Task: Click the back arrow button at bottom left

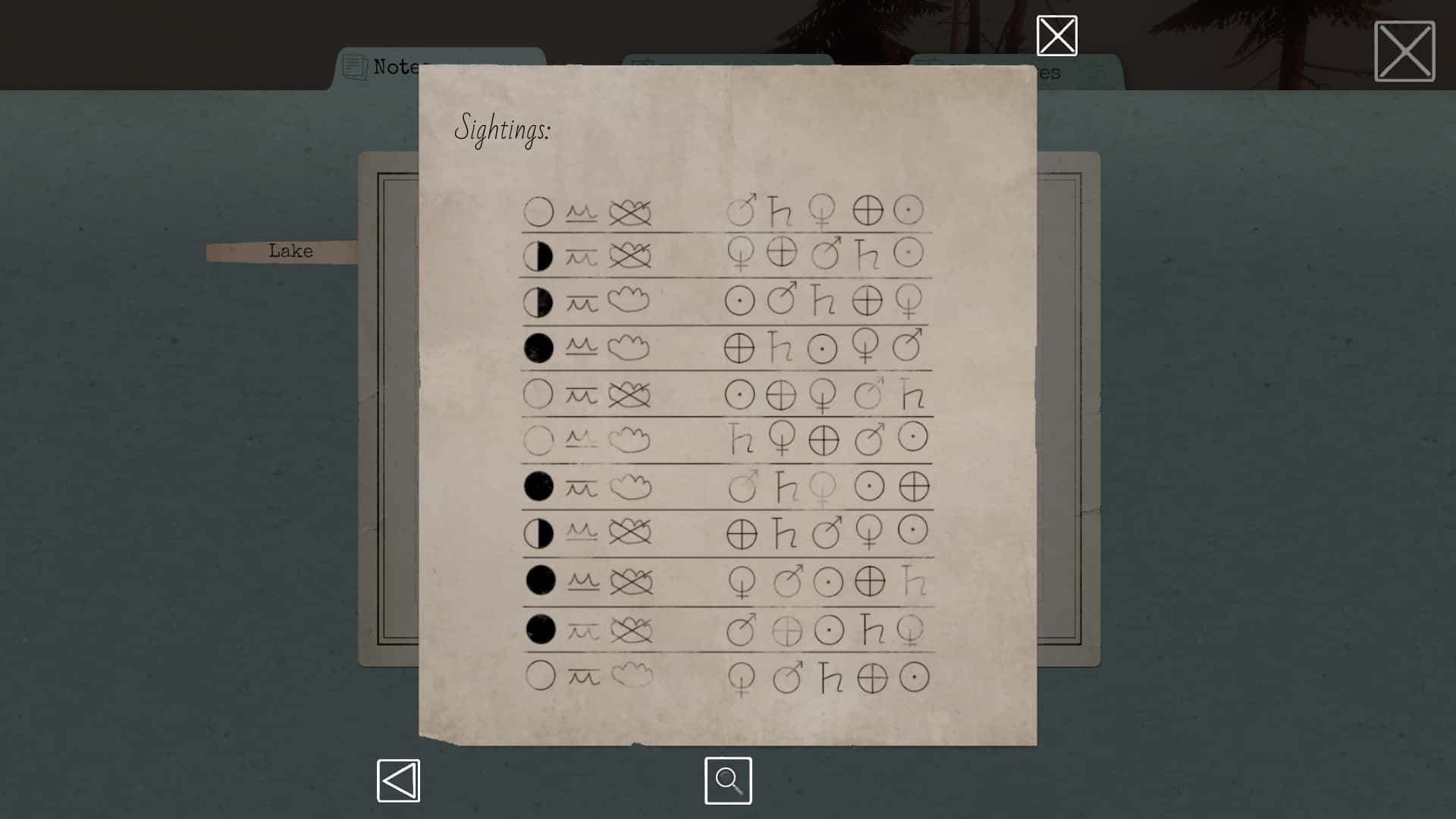Action: (x=399, y=780)
